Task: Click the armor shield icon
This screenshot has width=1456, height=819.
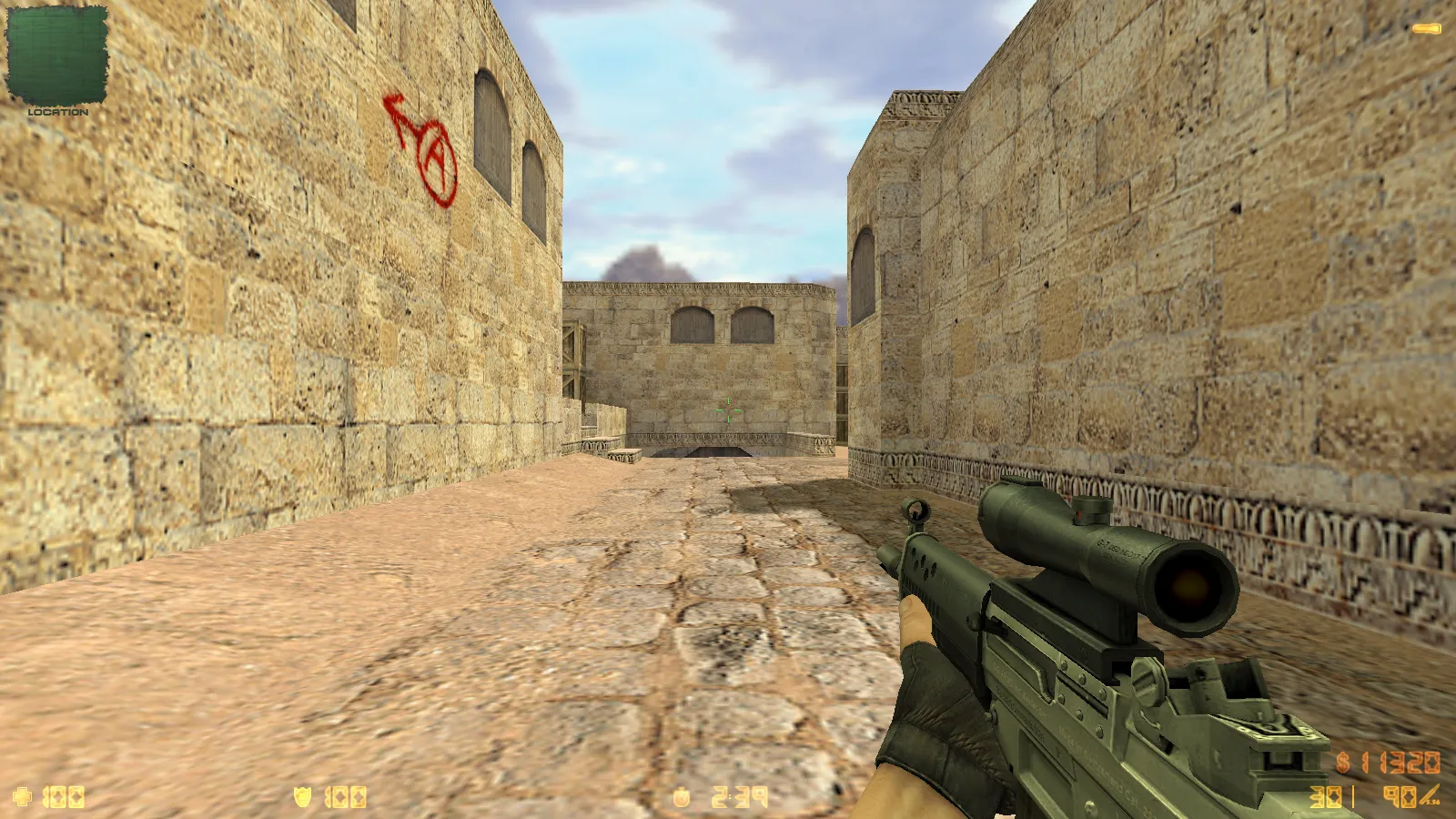Action: point(303,797)
